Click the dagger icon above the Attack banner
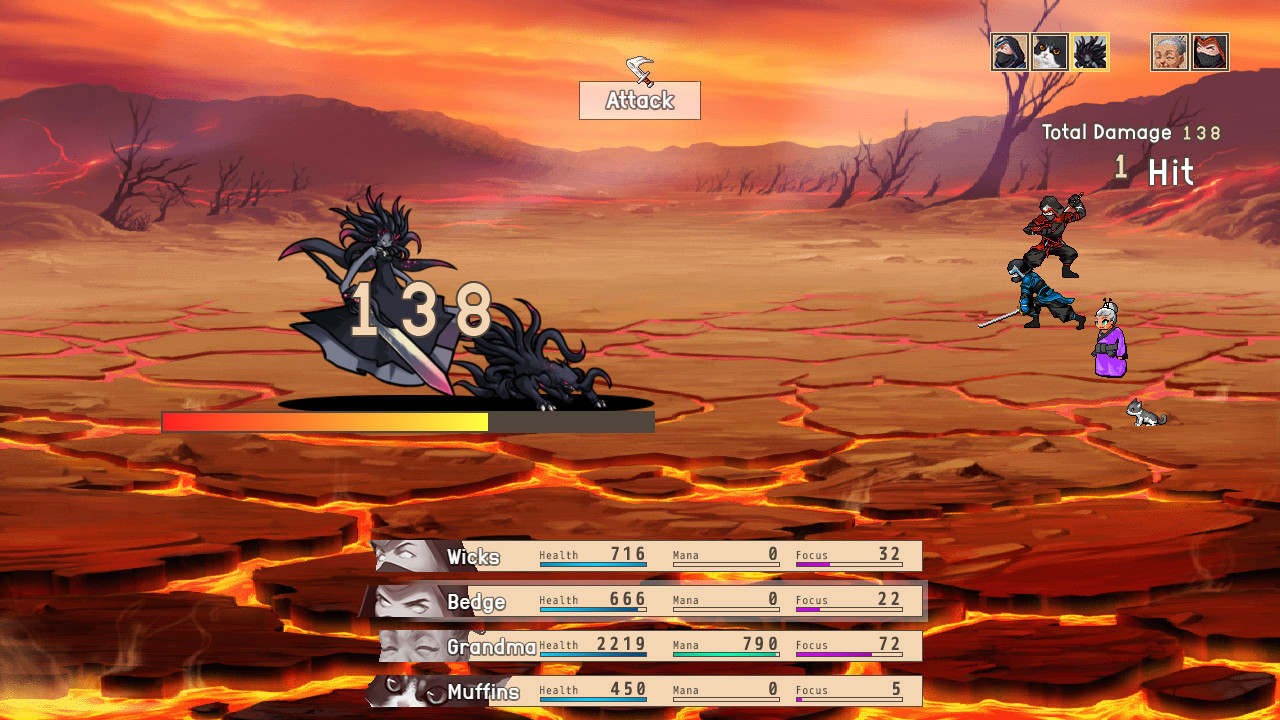The image size is (1280, 720). tap(638, 72)
